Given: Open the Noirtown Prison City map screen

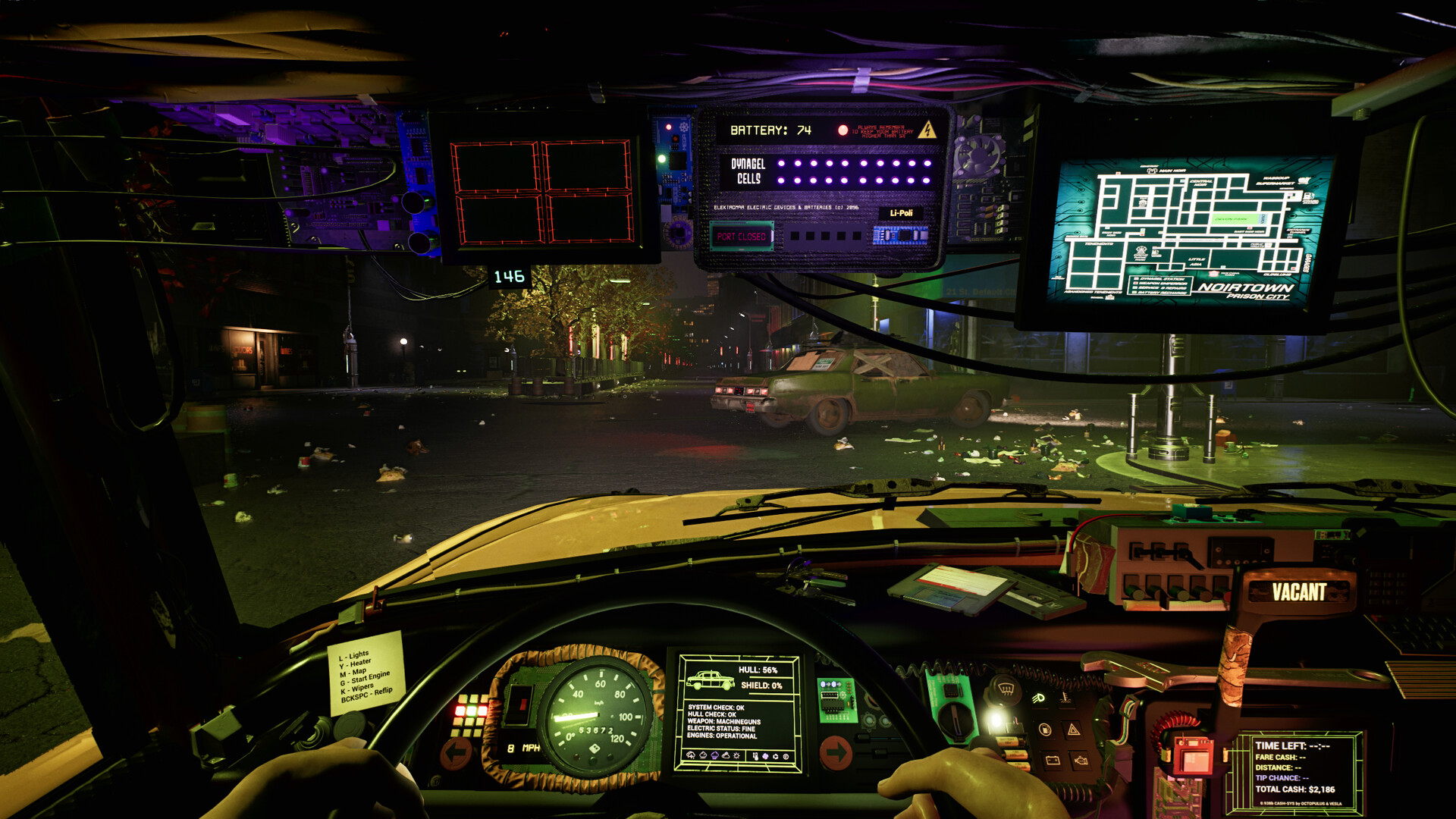Looking at the screenshot, I should click(x=1187, y=231).
